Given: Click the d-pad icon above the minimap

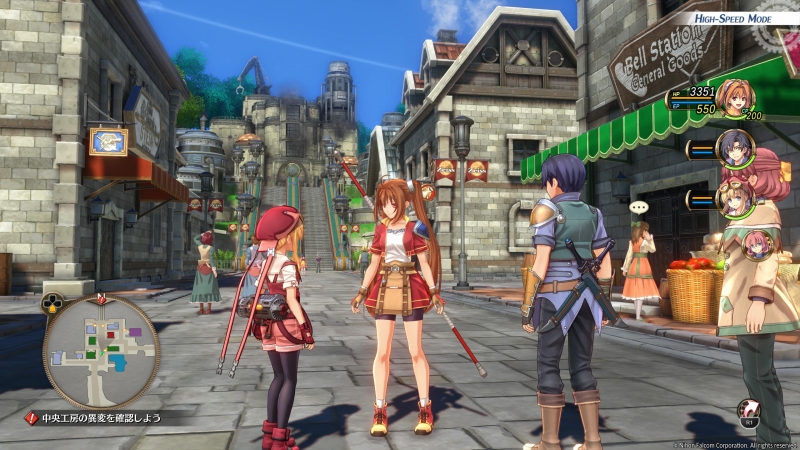Looking at the screenshot, I should 52,302.
